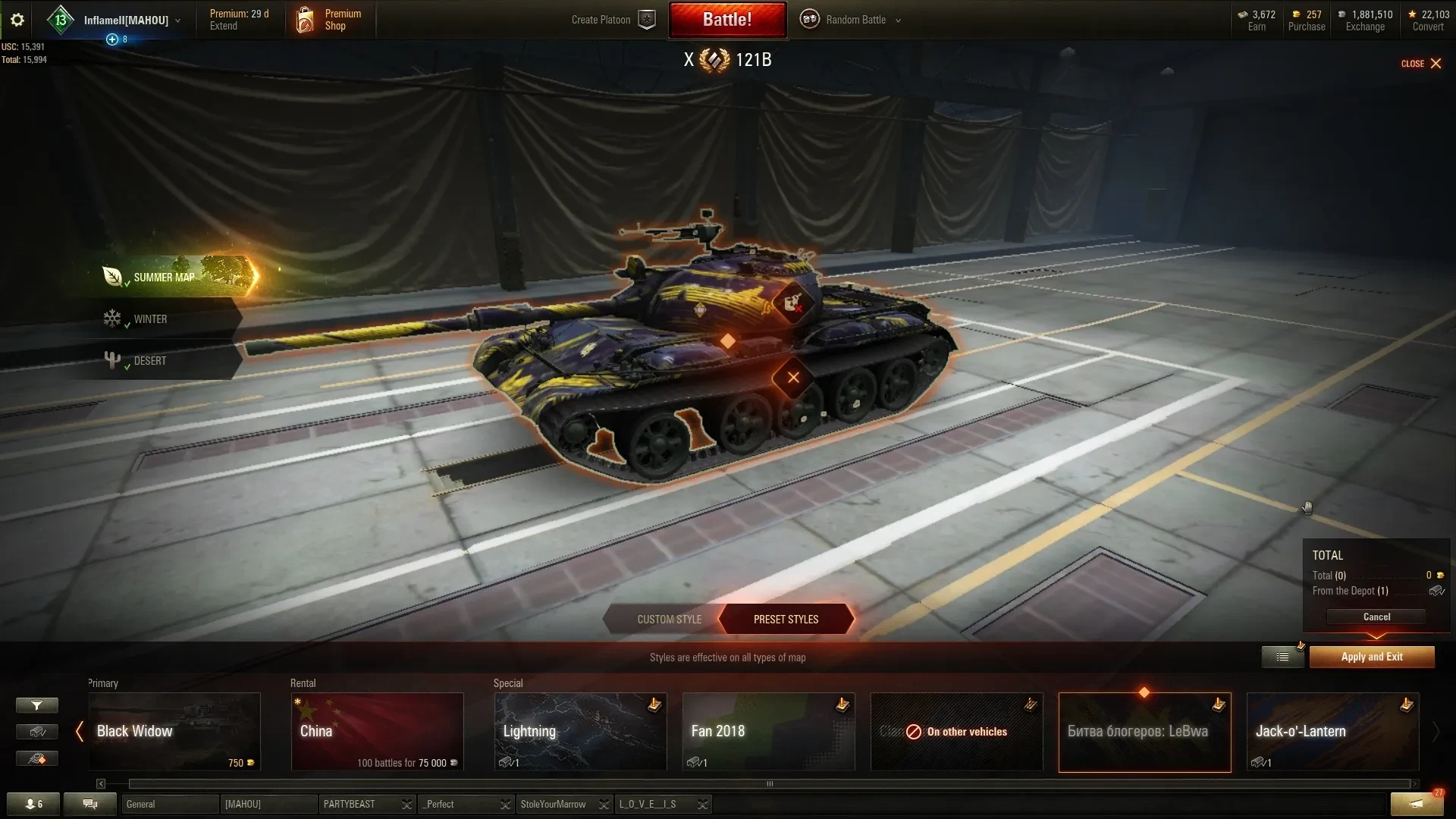Viewport: 1456px width, 819px height.
Task: Choose the Jack-o'-Lantern style
Action: coord(1332,732)
